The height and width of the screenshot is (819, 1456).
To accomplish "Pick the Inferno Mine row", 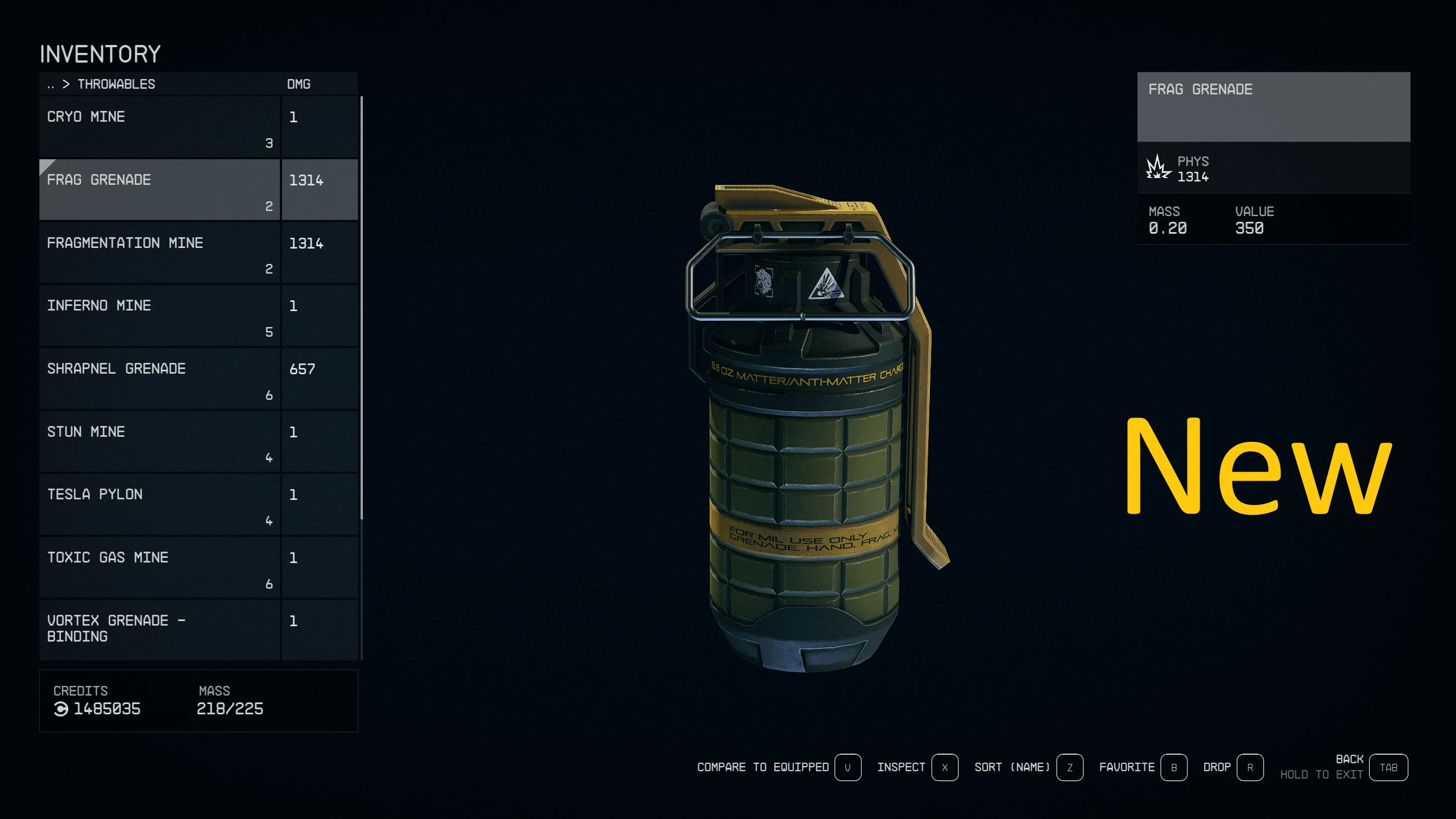I will pyautogui.click(x=159, y=316).
